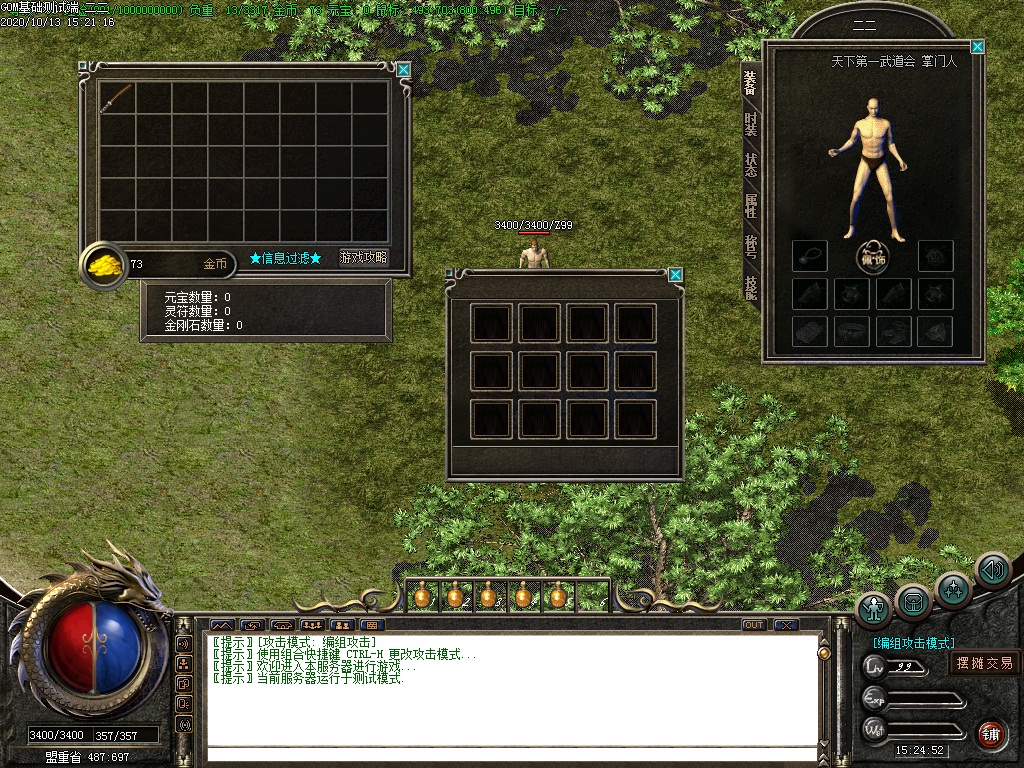This screenshot has width=1024, height=768.
Task: Click the 信息过滤 info filter button
Action: pyautogui.click(x=286, y=258)
